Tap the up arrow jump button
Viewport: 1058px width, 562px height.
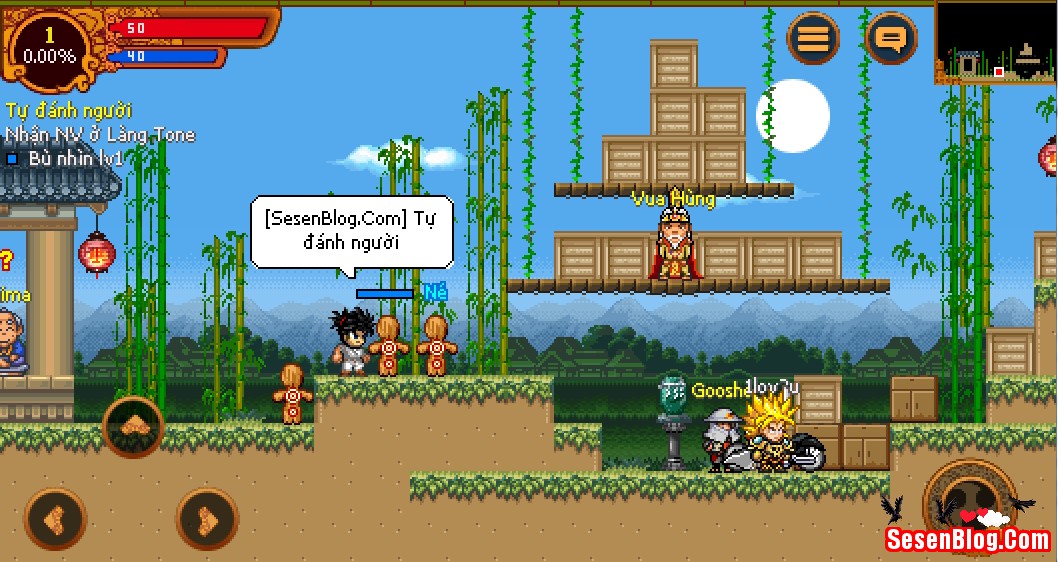(132, 427)
